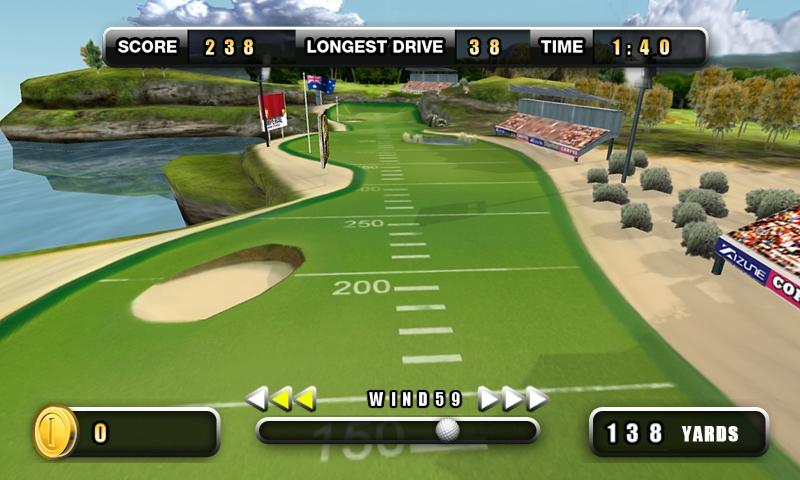Tap the gold coin icon

coord(54,432)
